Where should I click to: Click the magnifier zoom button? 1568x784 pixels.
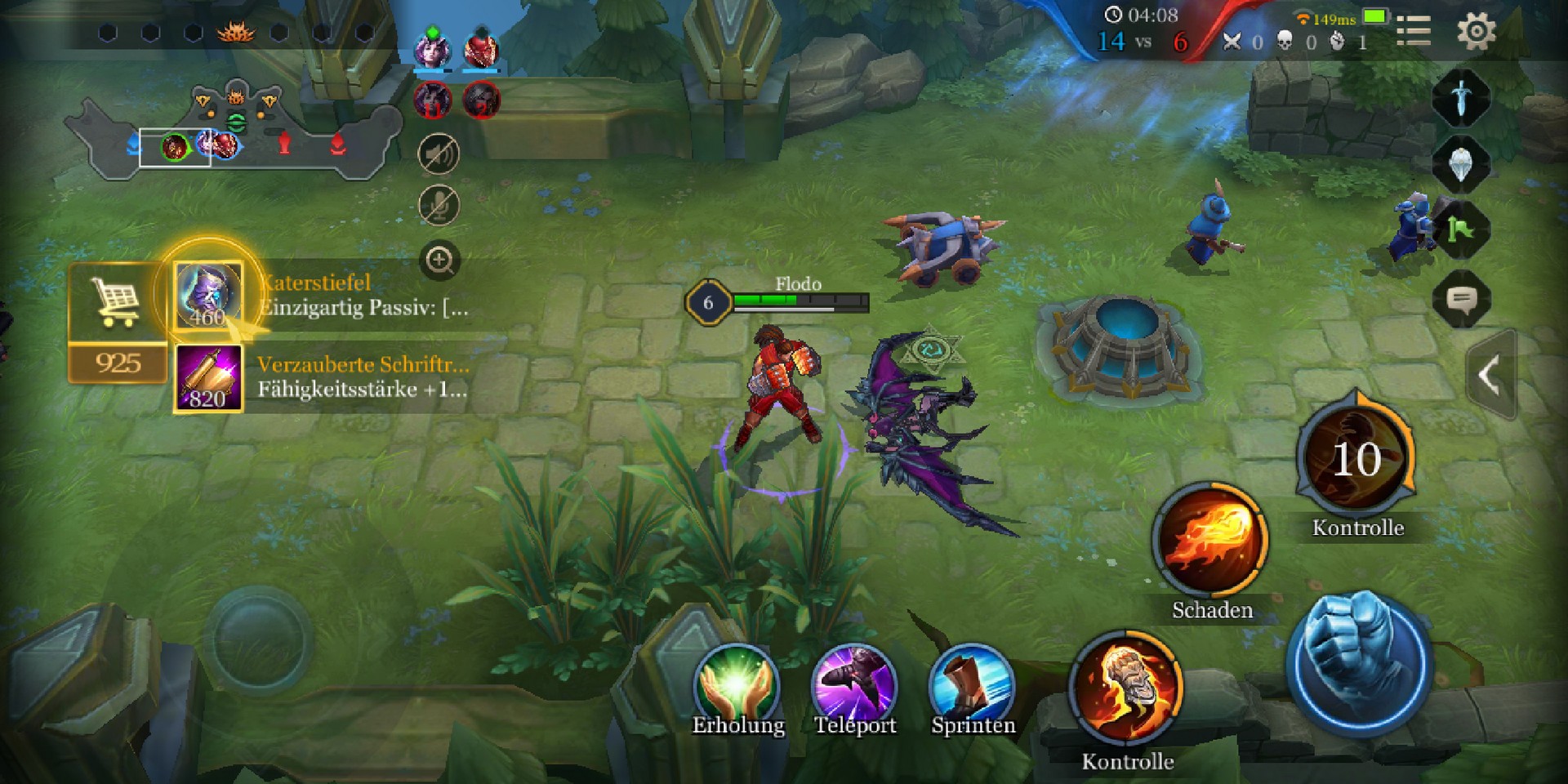click(x=439, y=261)
